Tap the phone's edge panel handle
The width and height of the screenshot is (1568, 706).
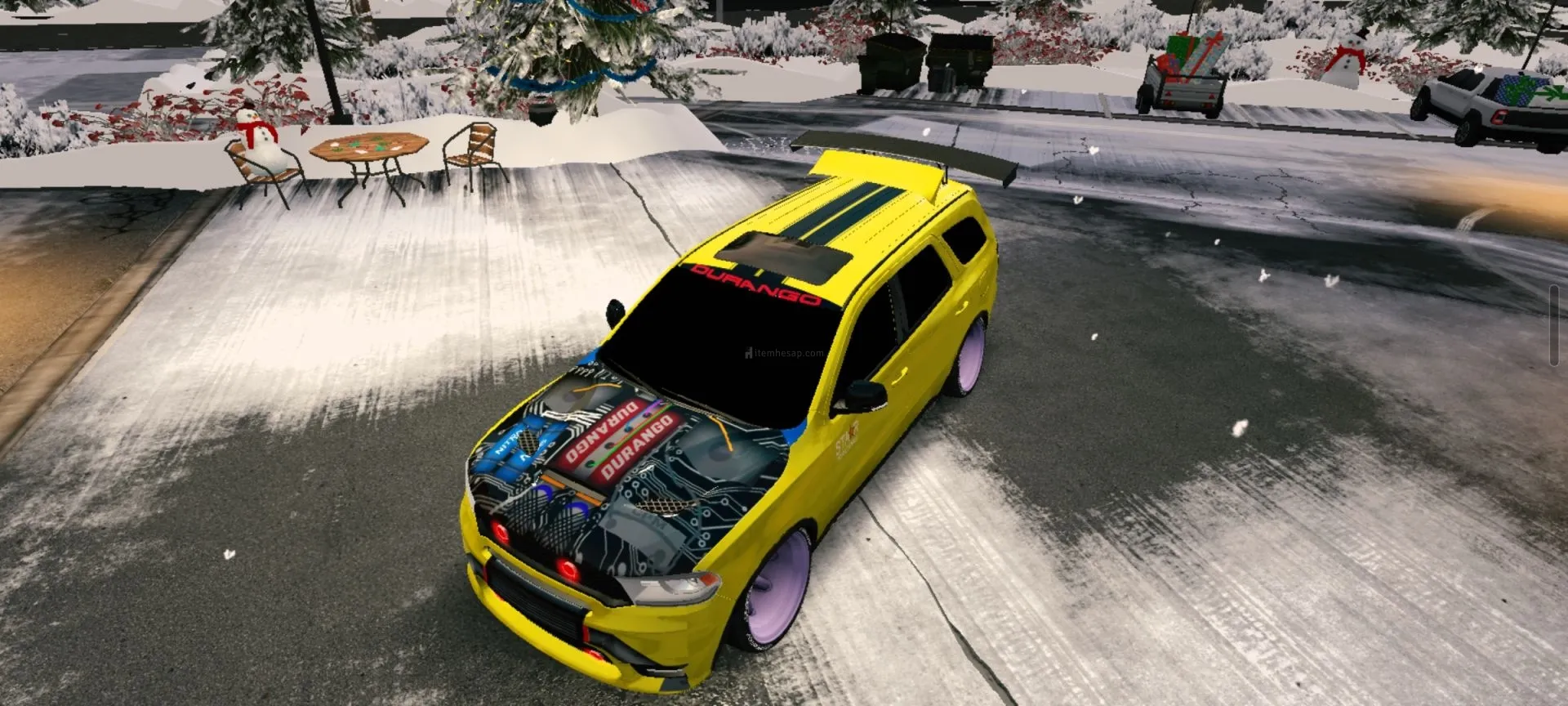click(x=1553, y=326)
